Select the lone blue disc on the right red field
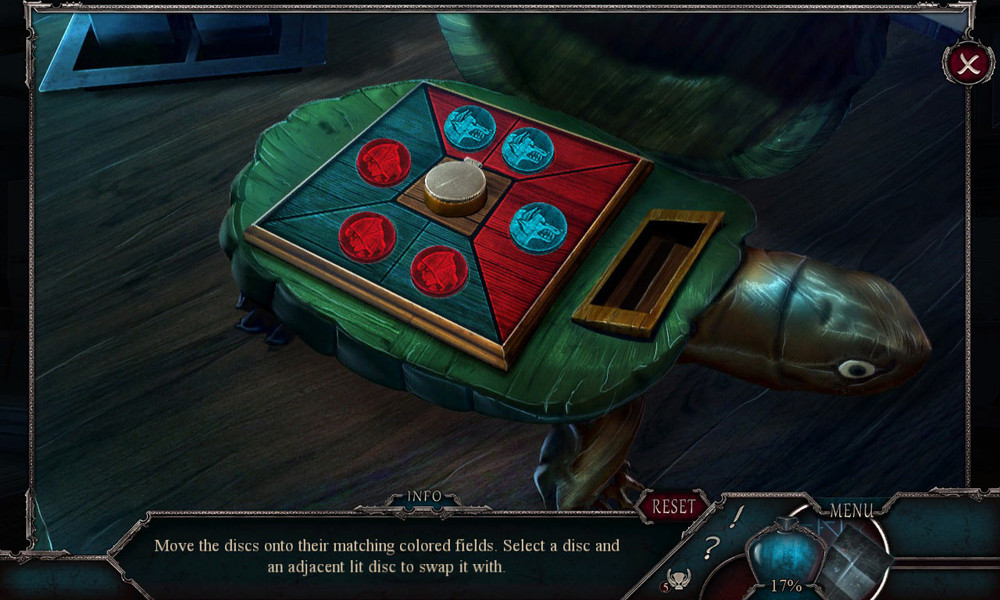Viewport: 1000px width, 600px height. [x=538, y=226]
